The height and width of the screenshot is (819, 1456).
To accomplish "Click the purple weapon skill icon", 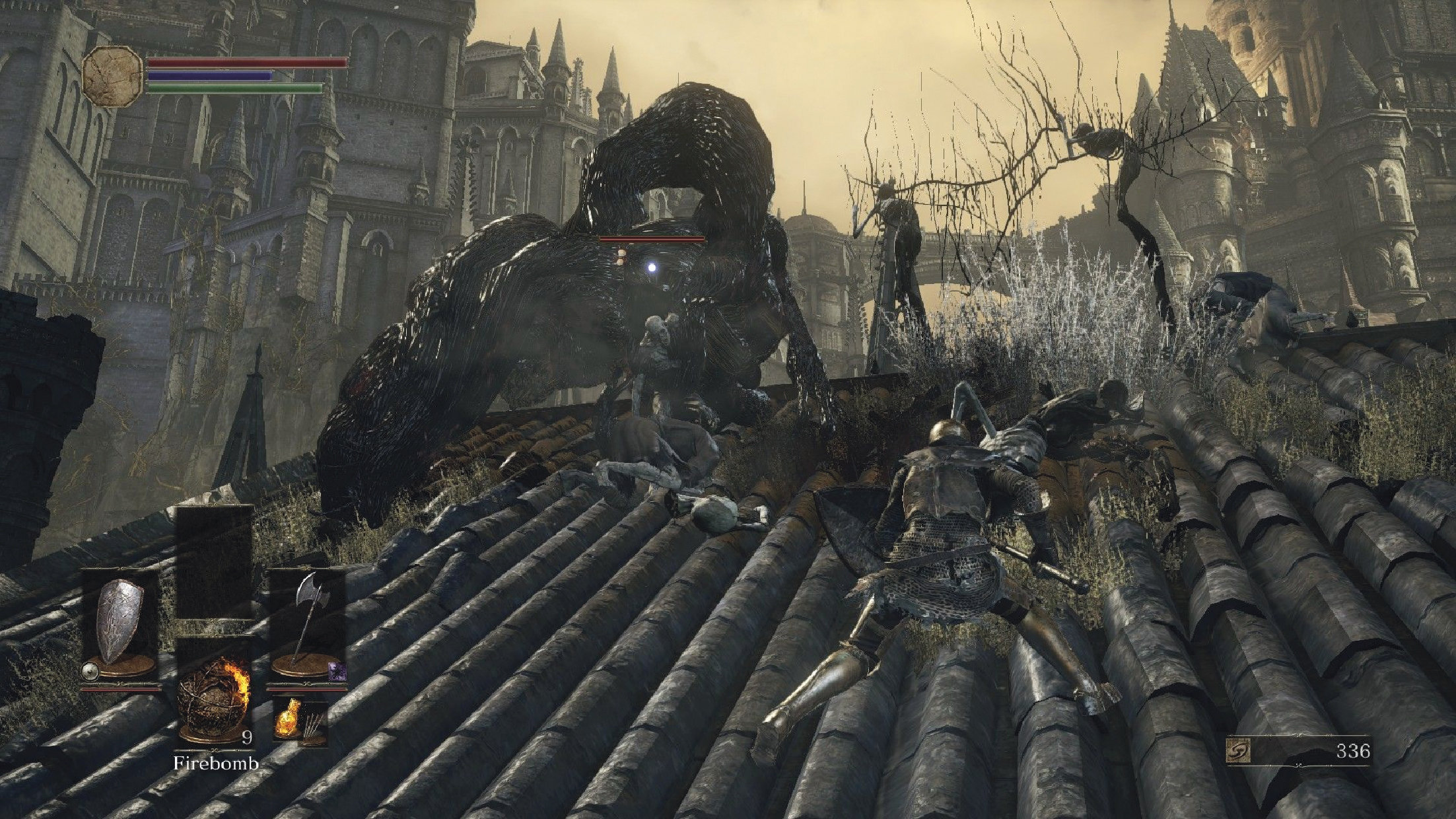I will (x=335, y=672).
